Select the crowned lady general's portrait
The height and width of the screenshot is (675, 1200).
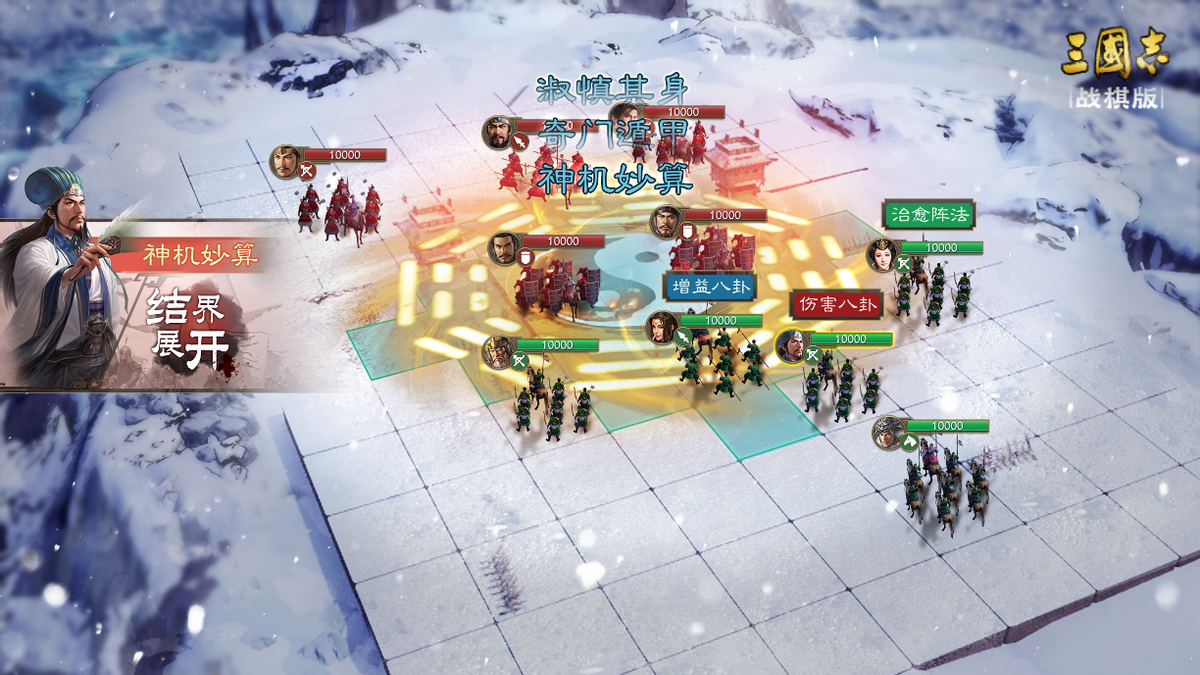883,254
